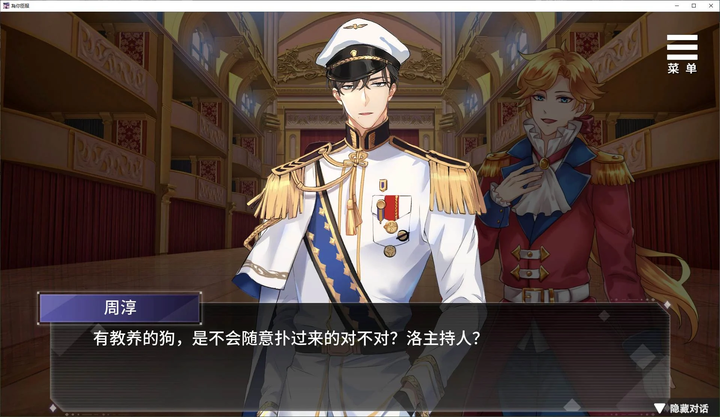Open the 菜单 hamburger menu
This screenshot has height=417, width=720.
[682, 54]
